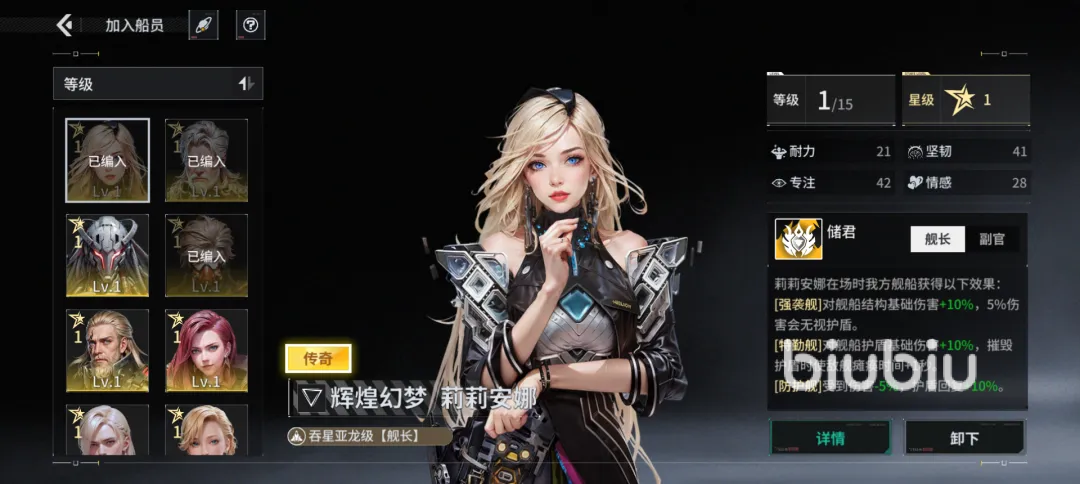Select the blonde woman crew portrait
The height and width of the screenshot is (484, 1080).
tap(107, 160)
